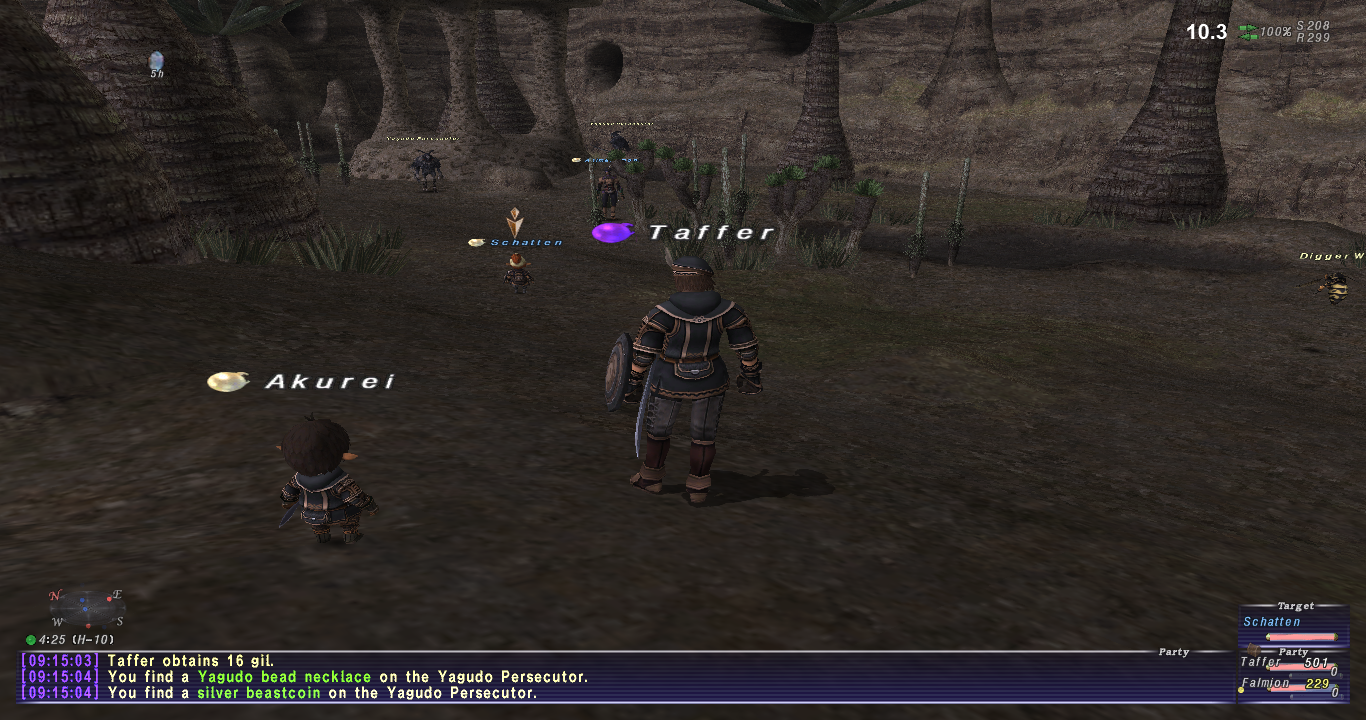The height and width of the screenshot is (720, 1366).
Task: Select the status effect icon labeled 5h
Action: pyautogui.click(x=156, y=63)
